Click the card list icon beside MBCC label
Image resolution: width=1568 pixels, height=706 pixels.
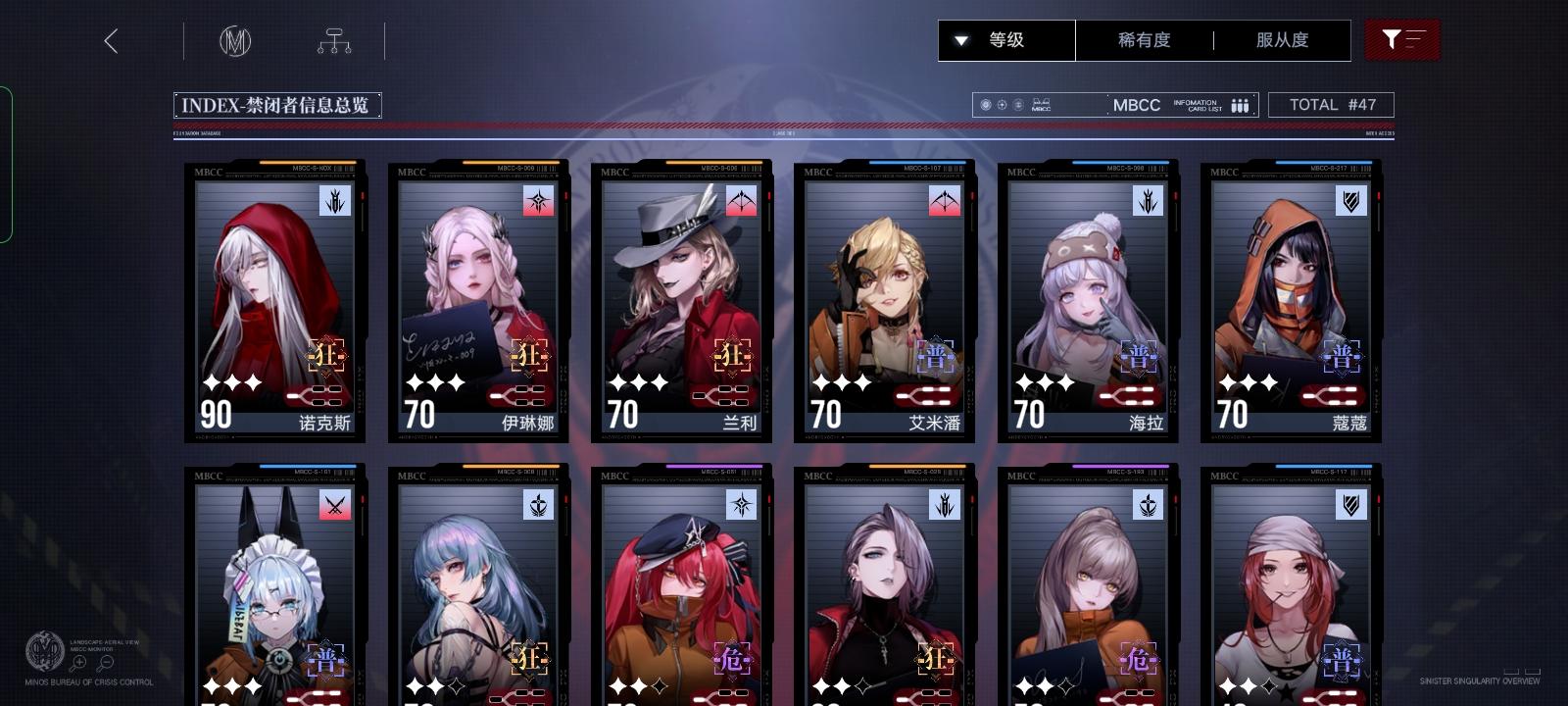1239,104
